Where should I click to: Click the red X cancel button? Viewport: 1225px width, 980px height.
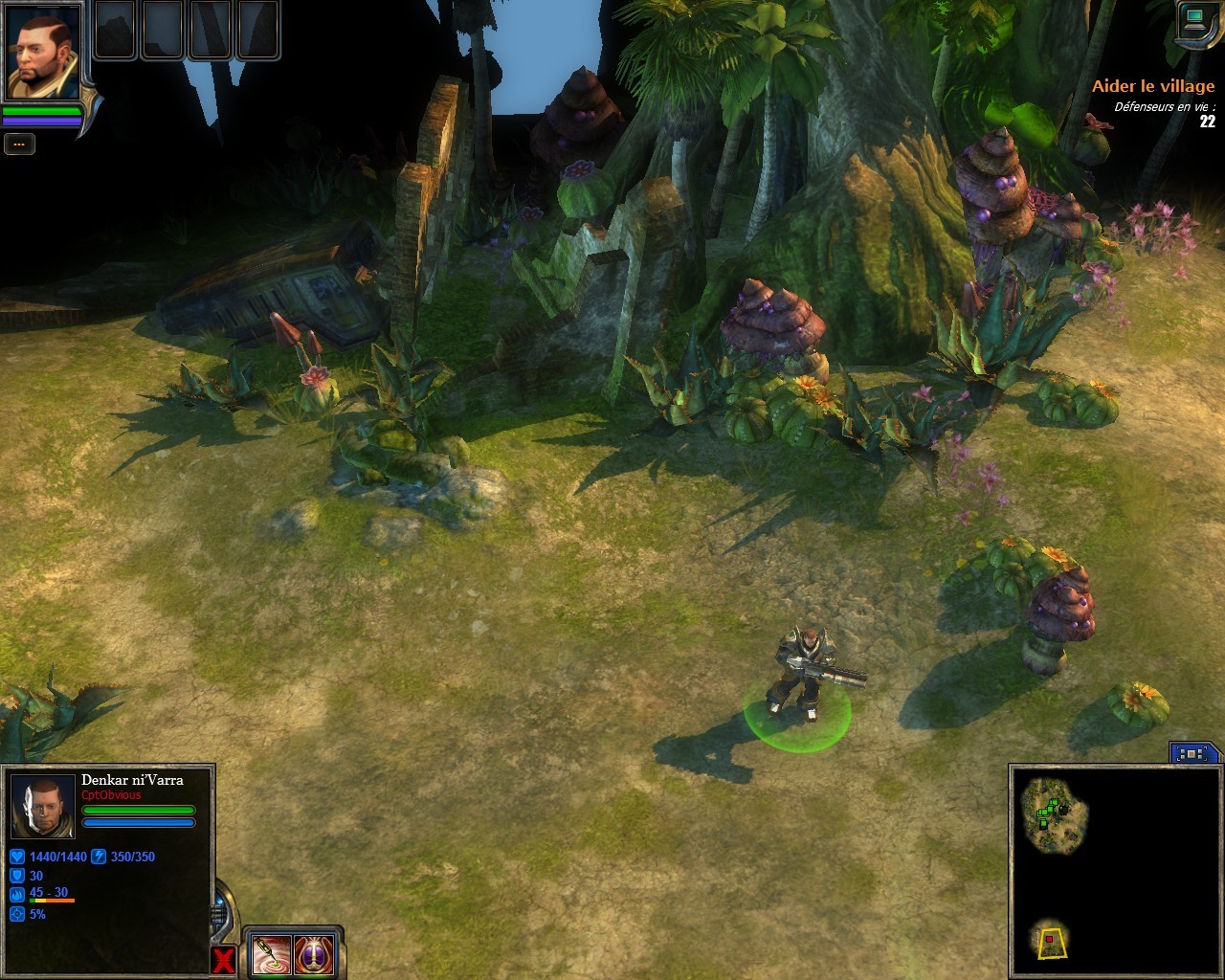pyautogui.click(x=223, y=960)
